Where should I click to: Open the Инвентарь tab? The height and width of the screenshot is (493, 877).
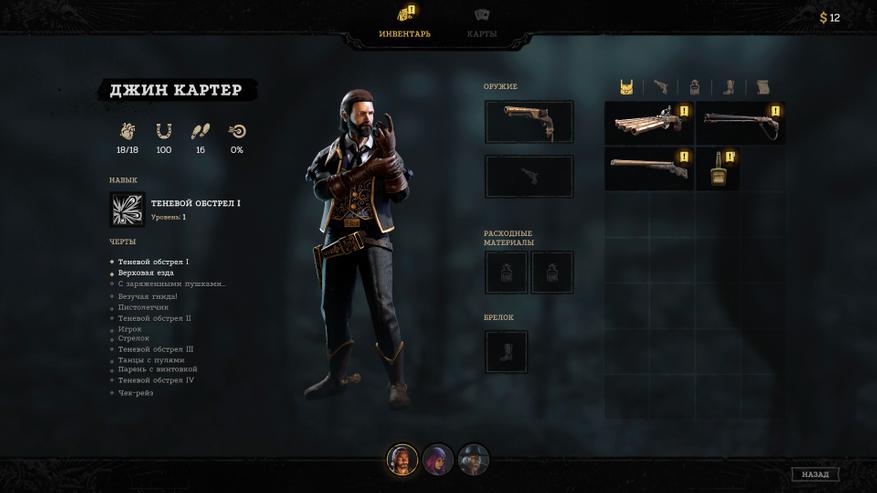405,23
